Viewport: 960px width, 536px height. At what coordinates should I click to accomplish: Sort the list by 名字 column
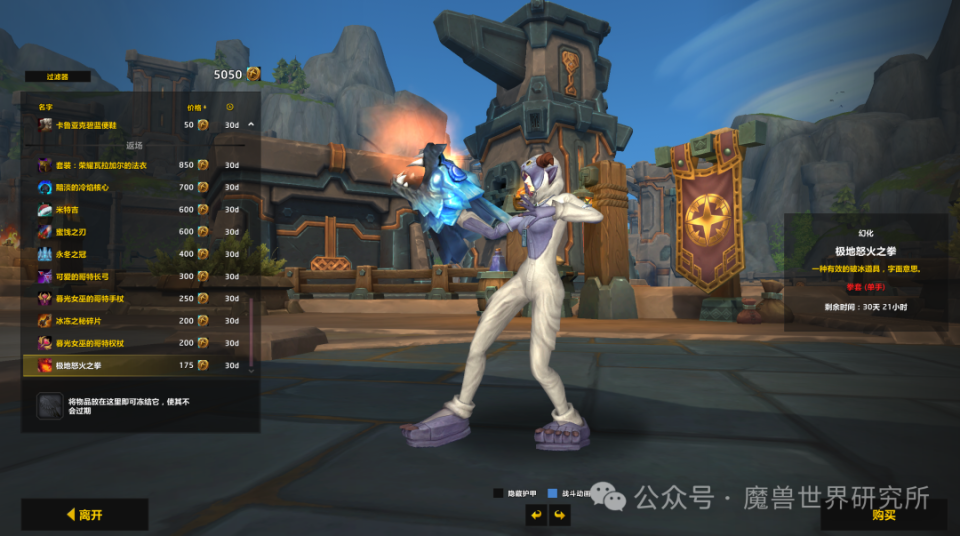45,106
